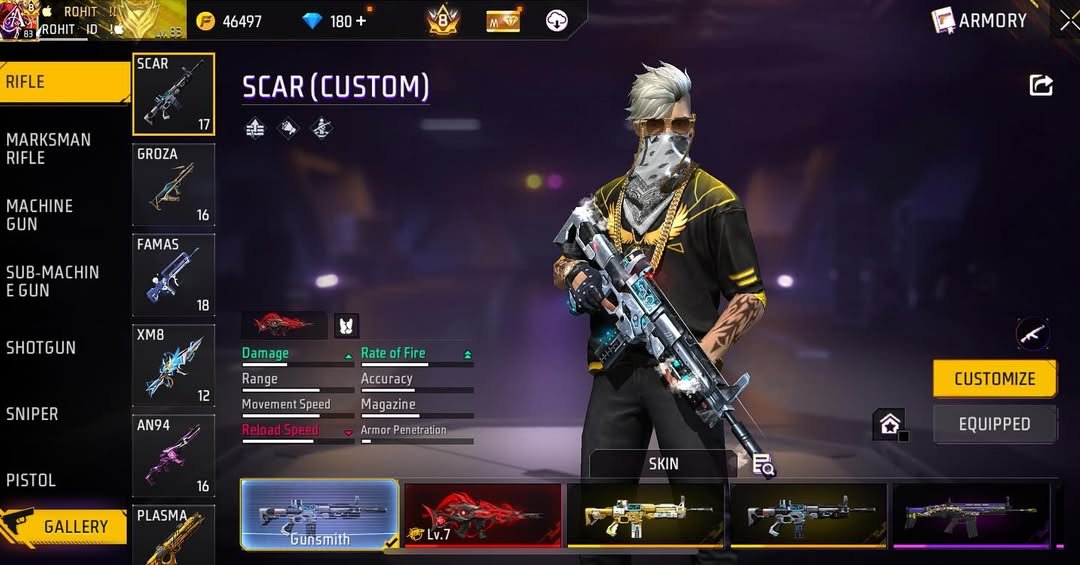Pick the AN94 weapon tile

coord(173,456)
